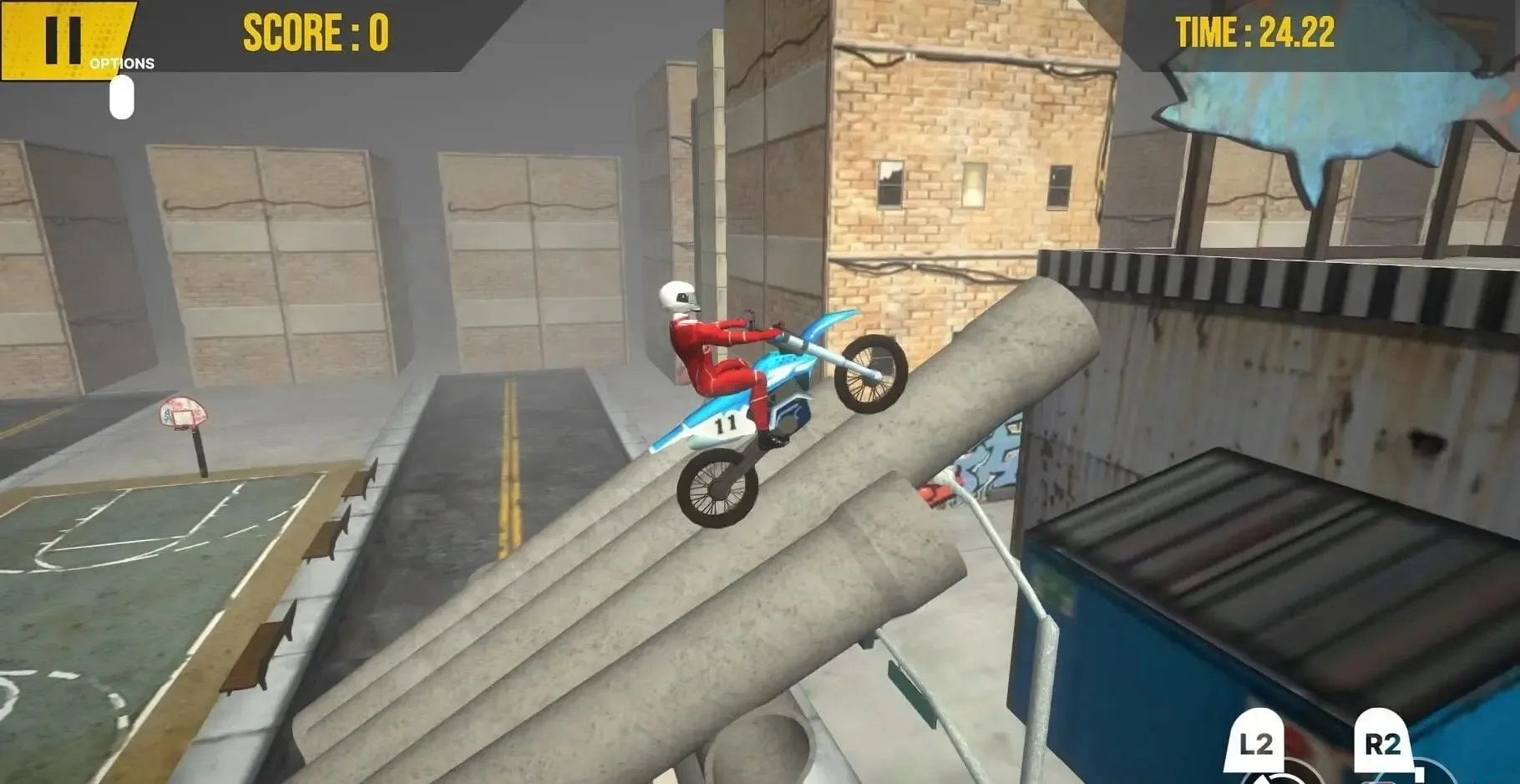This screenshot has height=784, width=1520.
Task: Tap the white pill toggle below OPTIONS
Action: [119, 97]
